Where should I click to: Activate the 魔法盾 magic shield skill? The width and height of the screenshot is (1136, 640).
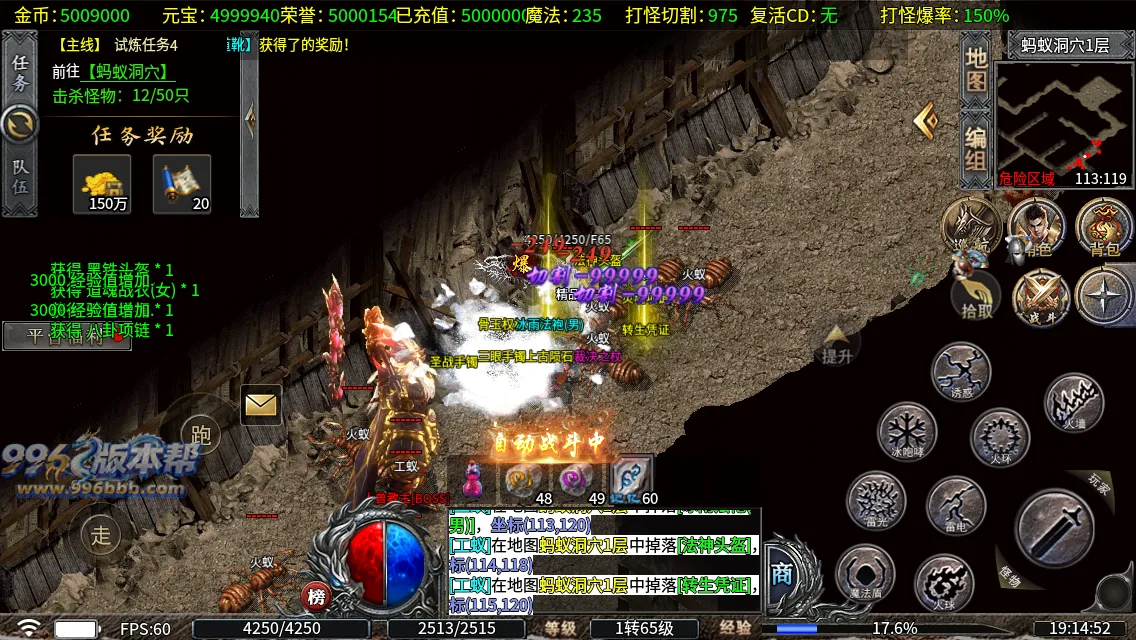tap(865, 574)
